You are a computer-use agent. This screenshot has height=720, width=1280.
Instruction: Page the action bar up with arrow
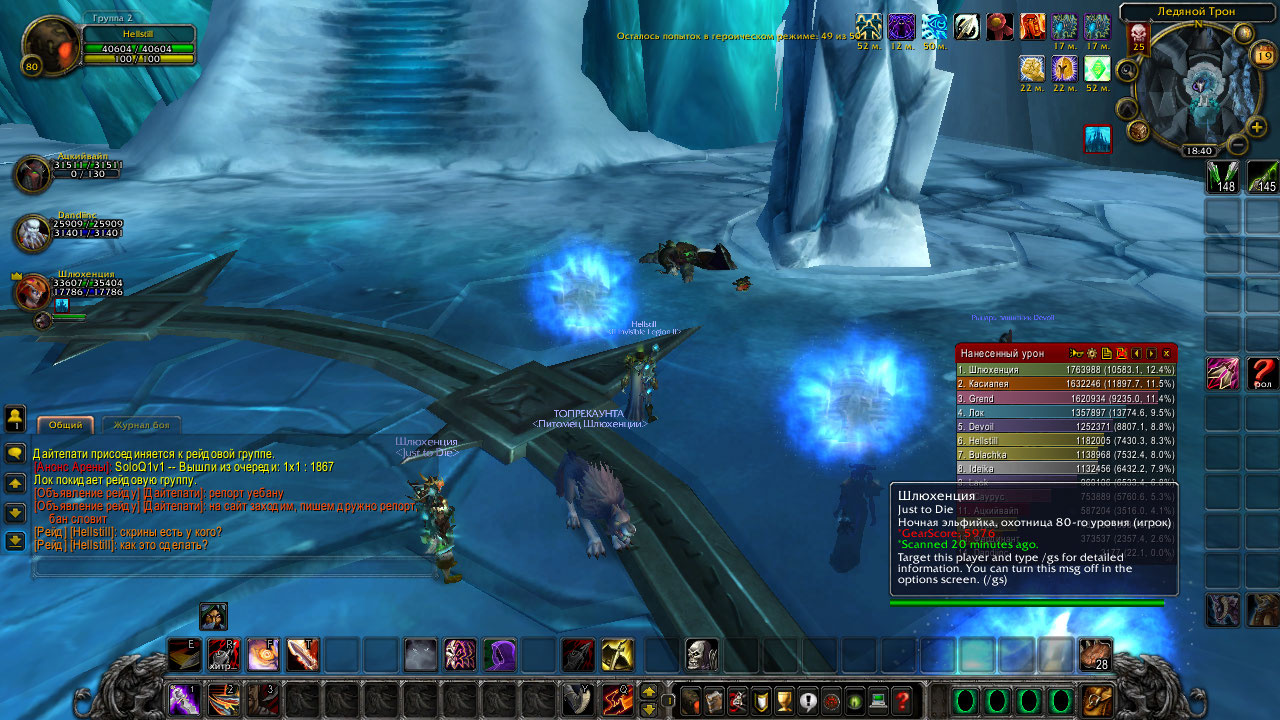click(649, 691)
